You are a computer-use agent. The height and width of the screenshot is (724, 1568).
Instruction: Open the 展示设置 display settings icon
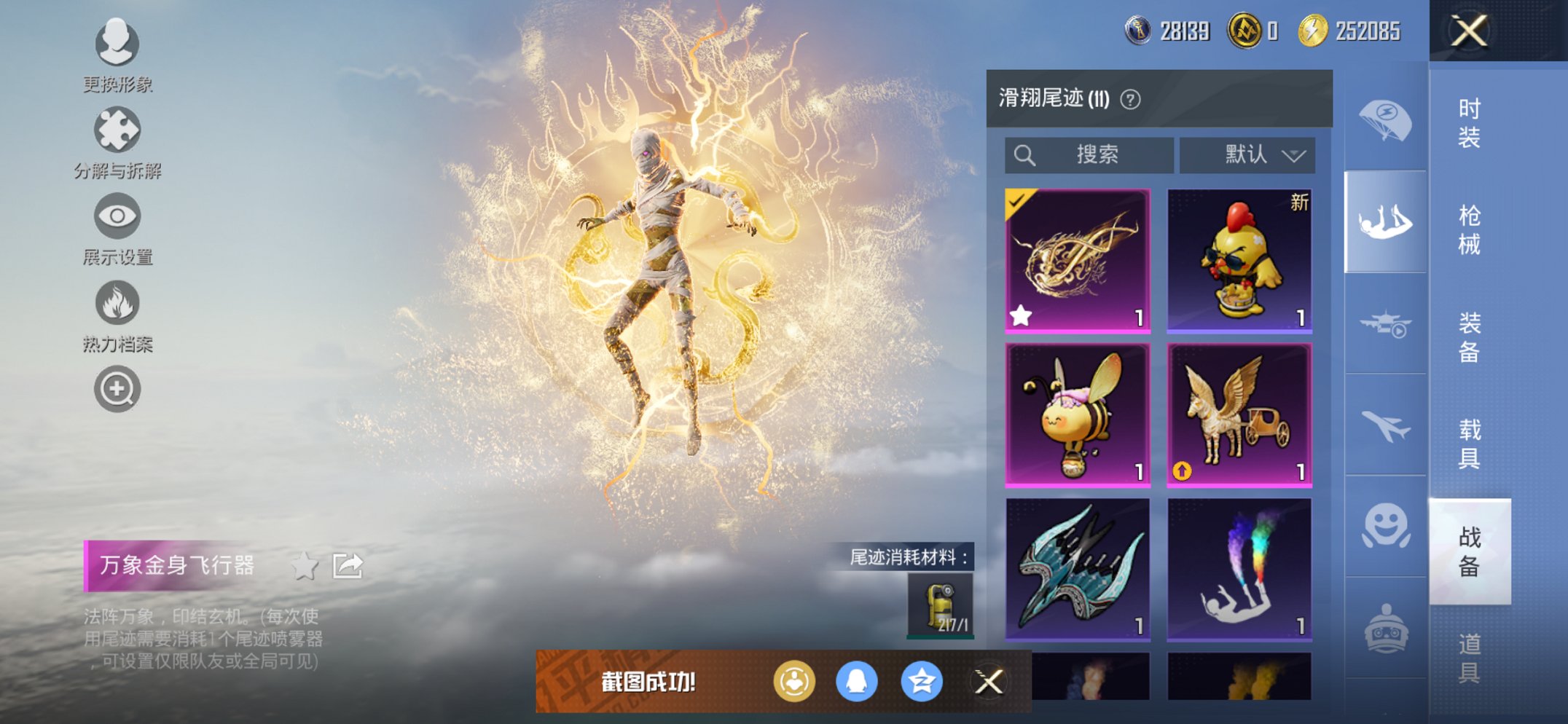coord(117,217)
